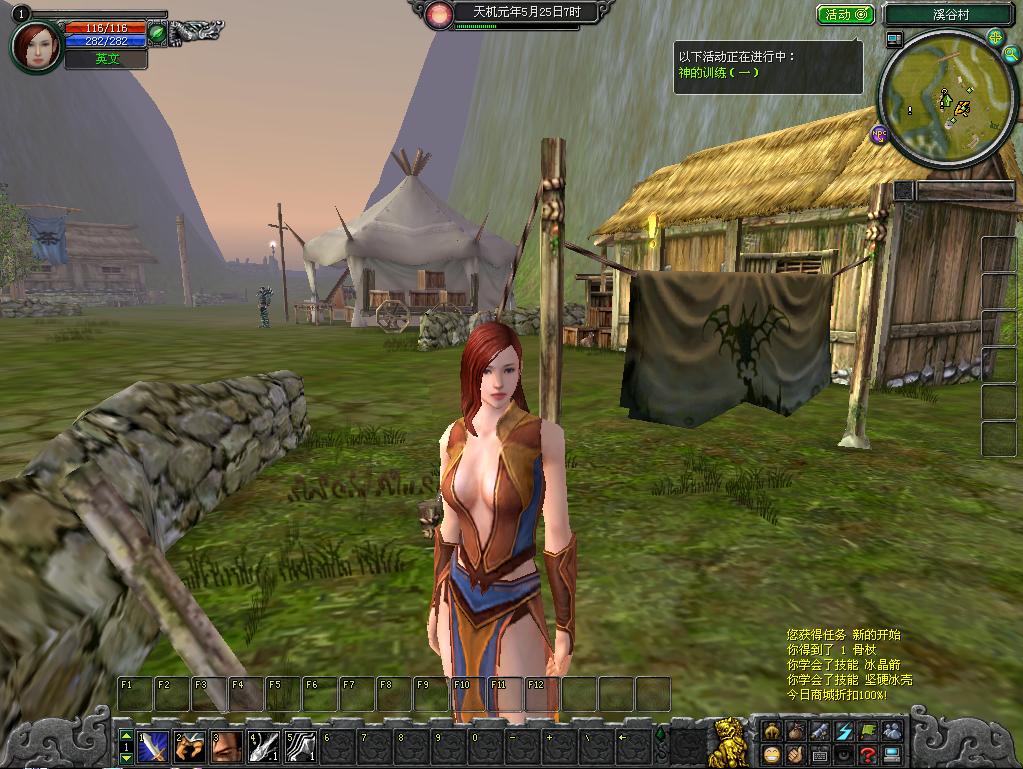The image size is (1023, 769).
Task: Click the purple NPC button beside minimap
Action: (879, 133)
